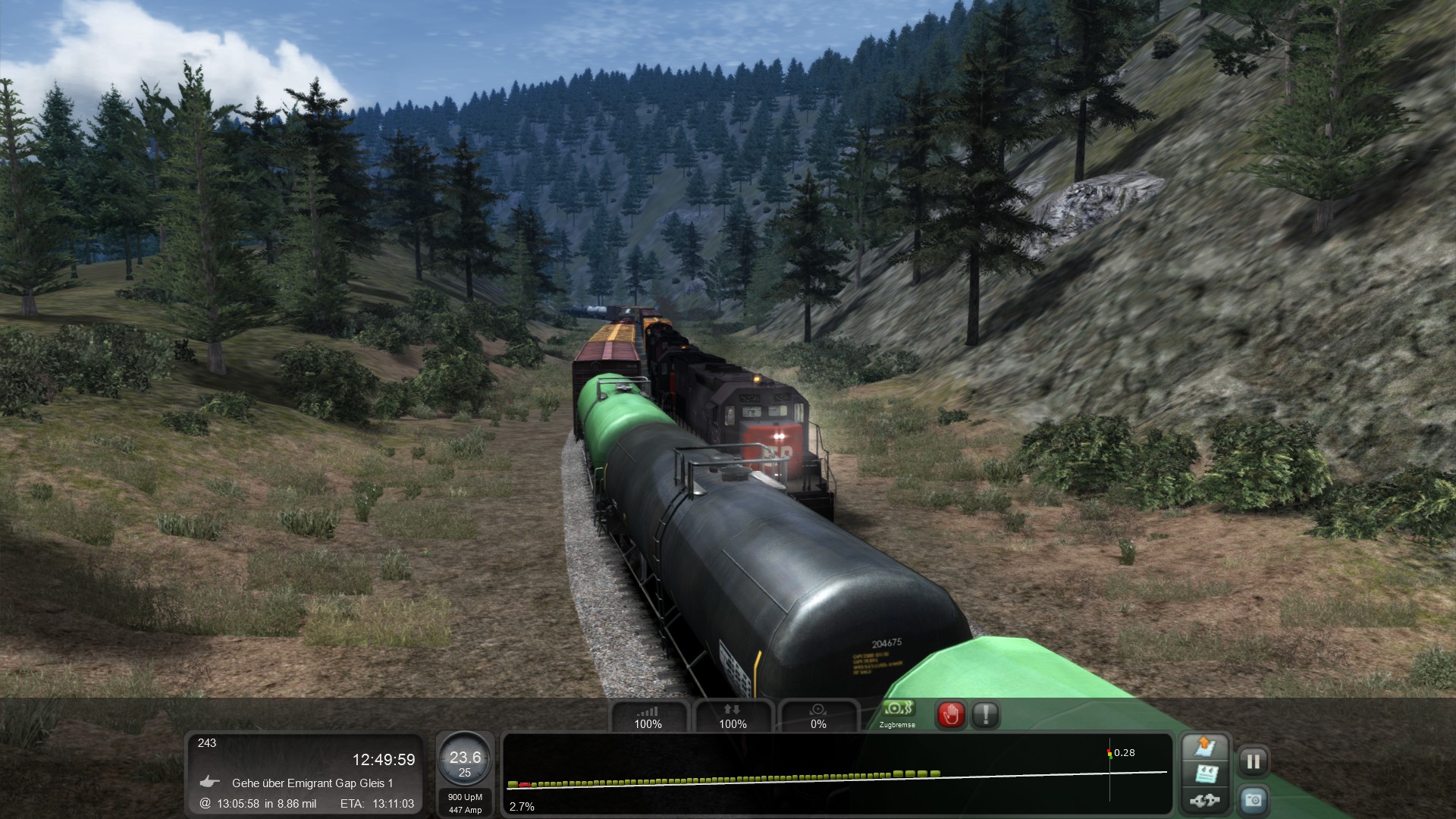Activate the red emergency brake hand button

click(951, 714)
